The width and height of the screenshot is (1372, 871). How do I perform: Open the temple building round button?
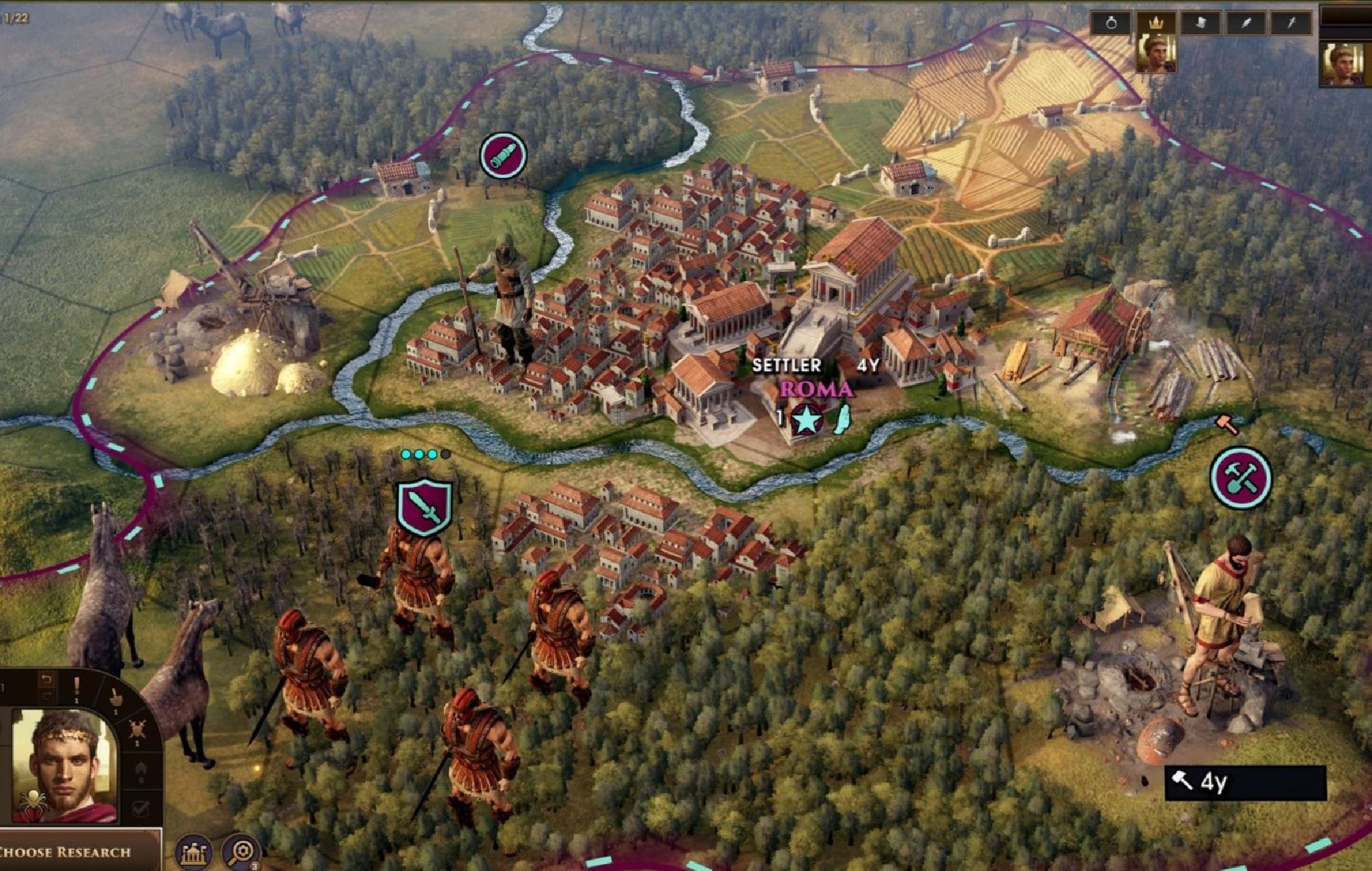[194, 852]
